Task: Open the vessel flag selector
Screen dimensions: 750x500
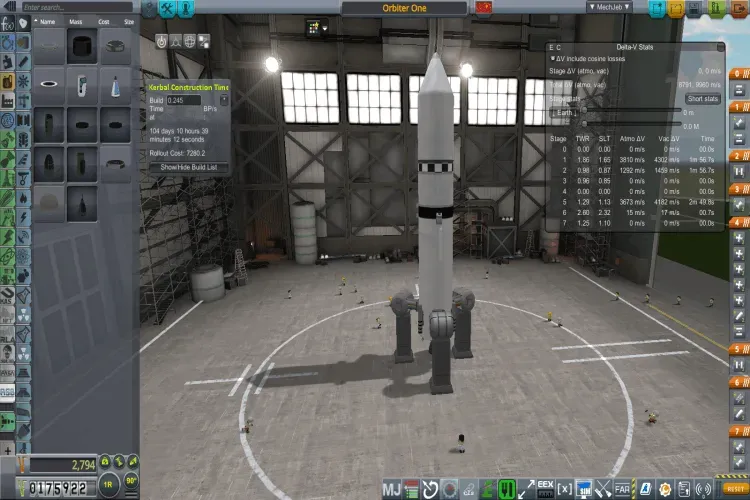Action: (485, 7)
